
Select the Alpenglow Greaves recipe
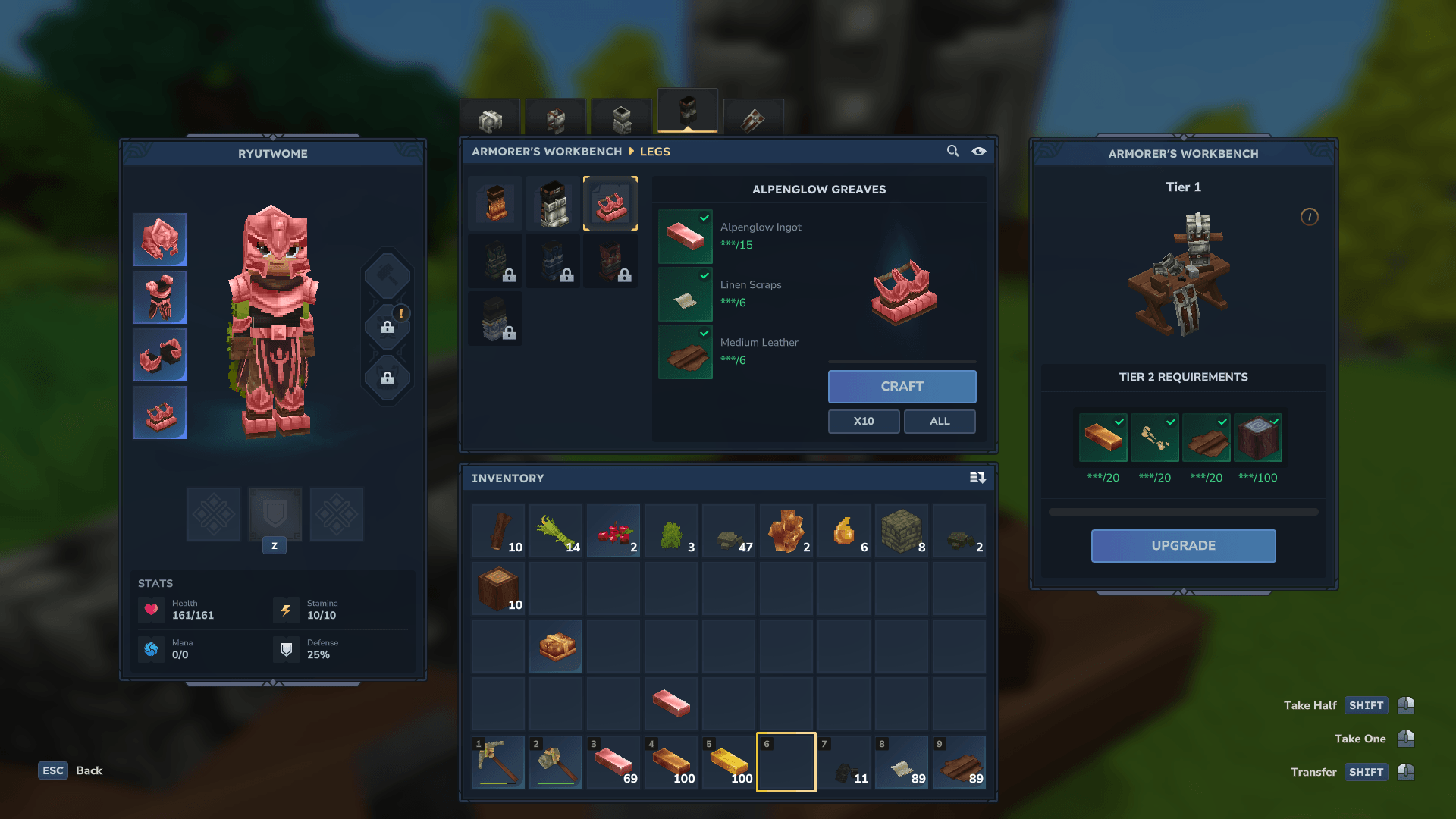tap(610, 204)
